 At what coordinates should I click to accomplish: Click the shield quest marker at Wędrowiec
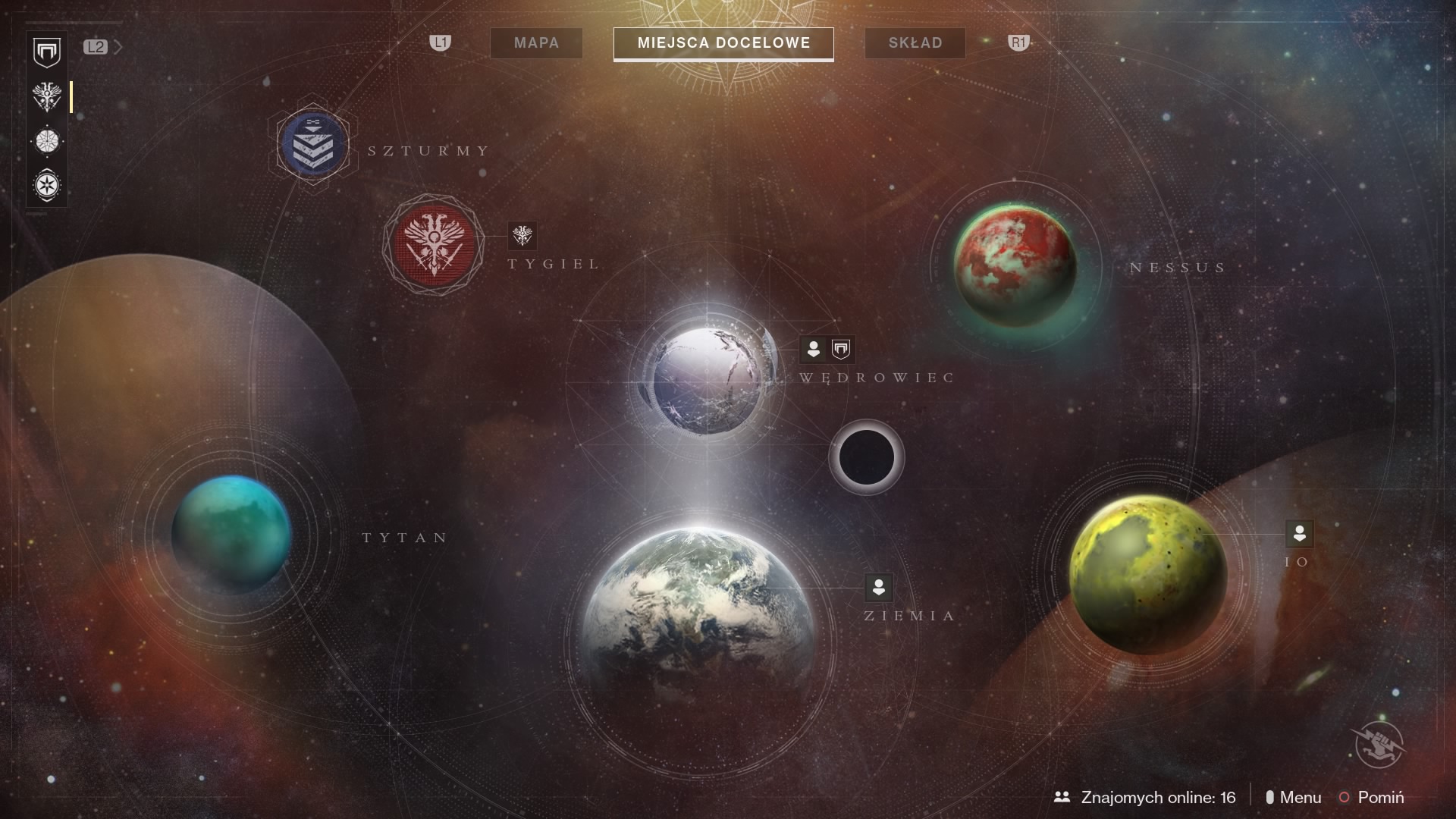click(x=841, y=350)
